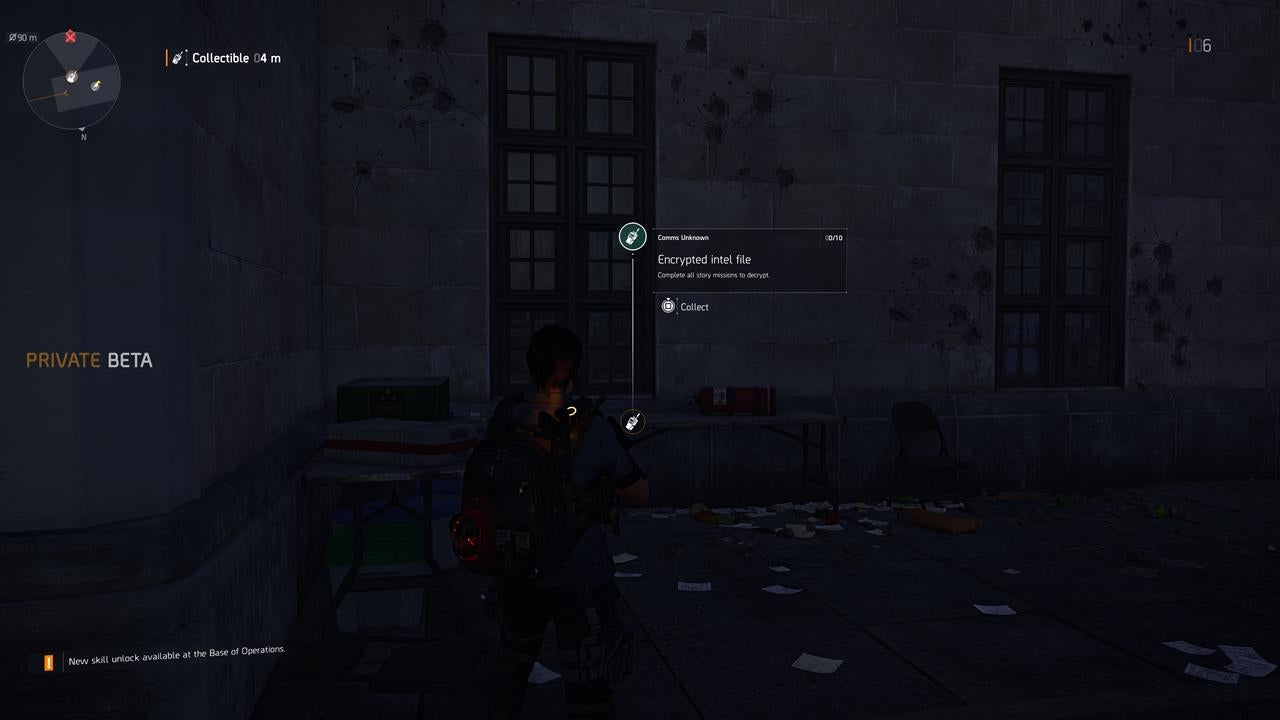1280x720 pixels.
Task: Expand the Comms Unknown info panel
Action: click(x=750, y=237)
